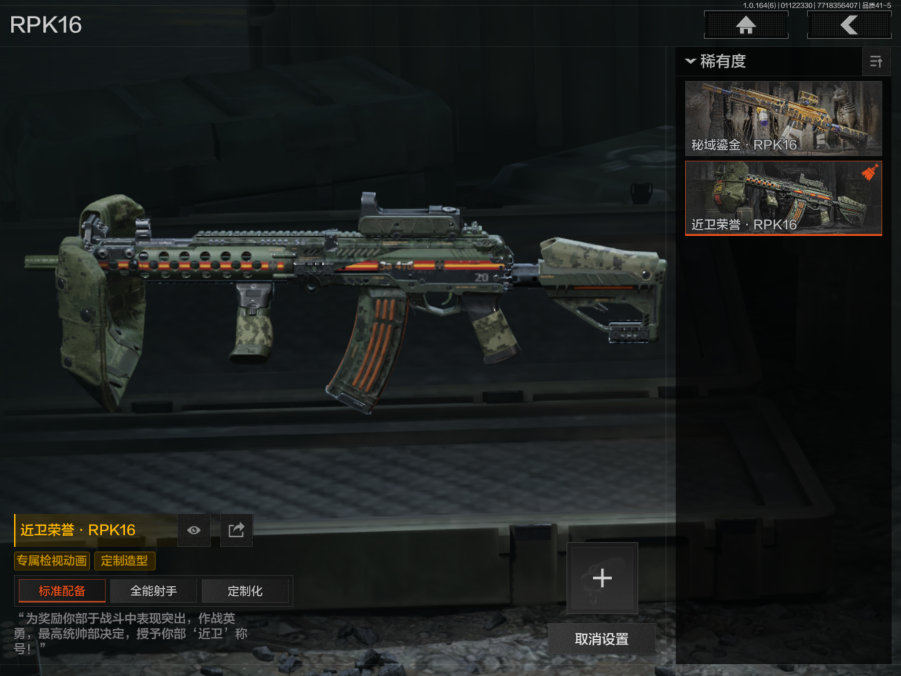Open the 专属检视动画 tag
This screenshot has height=676, width=901.
pos(52,561)
